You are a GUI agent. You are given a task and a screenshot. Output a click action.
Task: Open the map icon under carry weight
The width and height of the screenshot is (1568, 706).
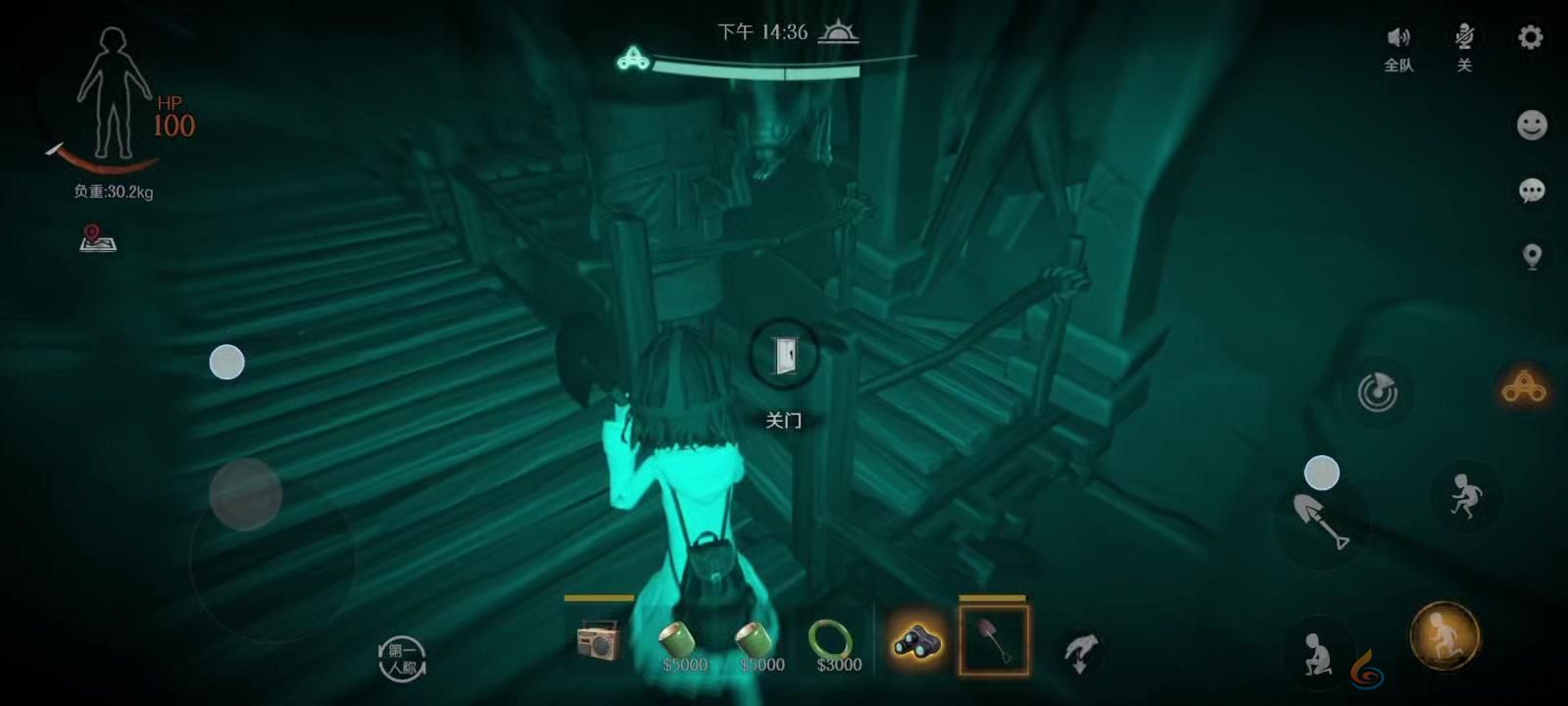[x=97, y=238]
